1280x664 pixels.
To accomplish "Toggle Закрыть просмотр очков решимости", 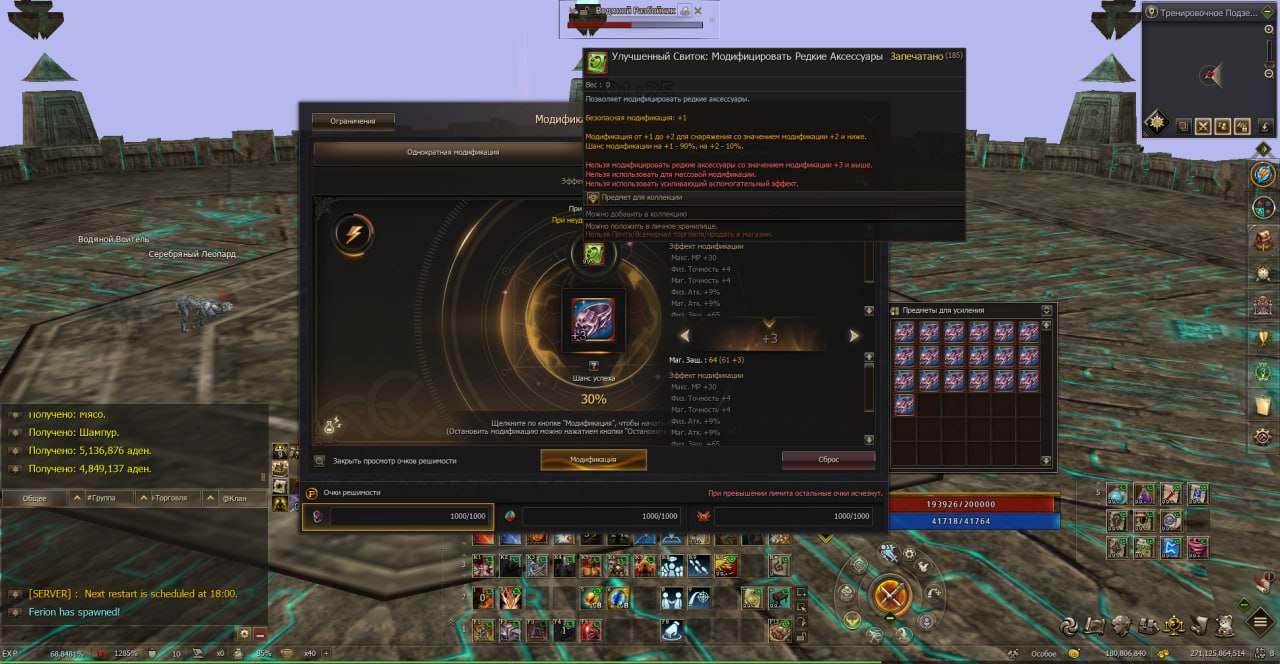I will [x=319, y=461].
